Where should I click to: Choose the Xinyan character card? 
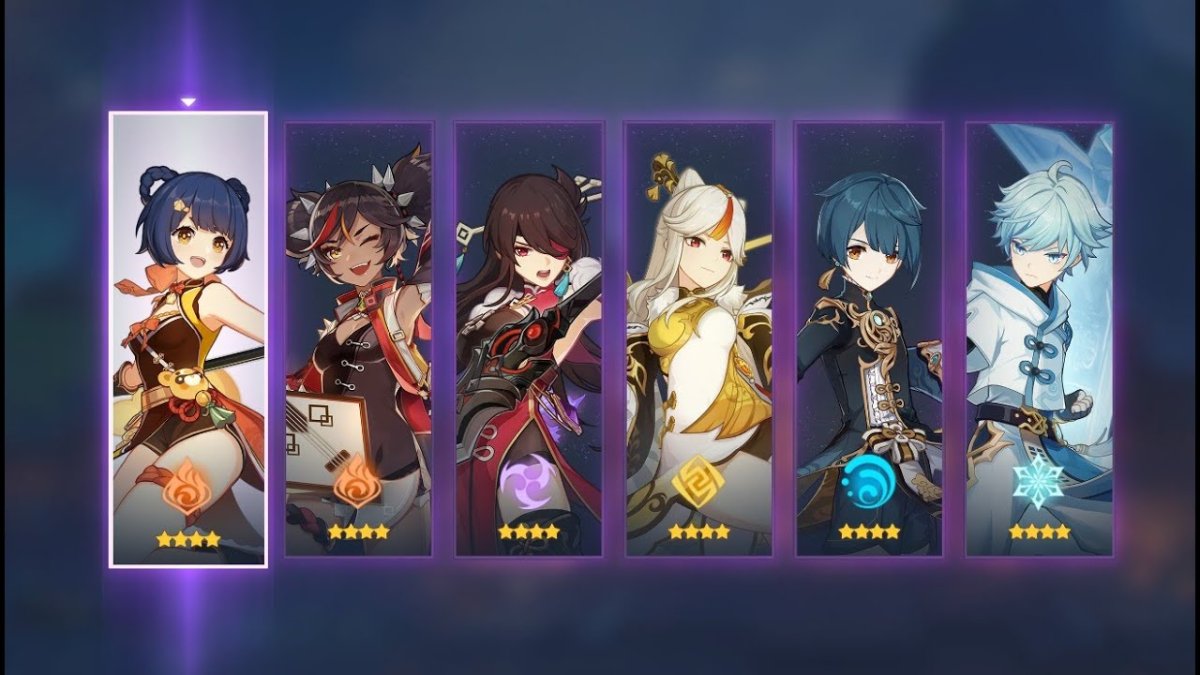pos(359,339)
